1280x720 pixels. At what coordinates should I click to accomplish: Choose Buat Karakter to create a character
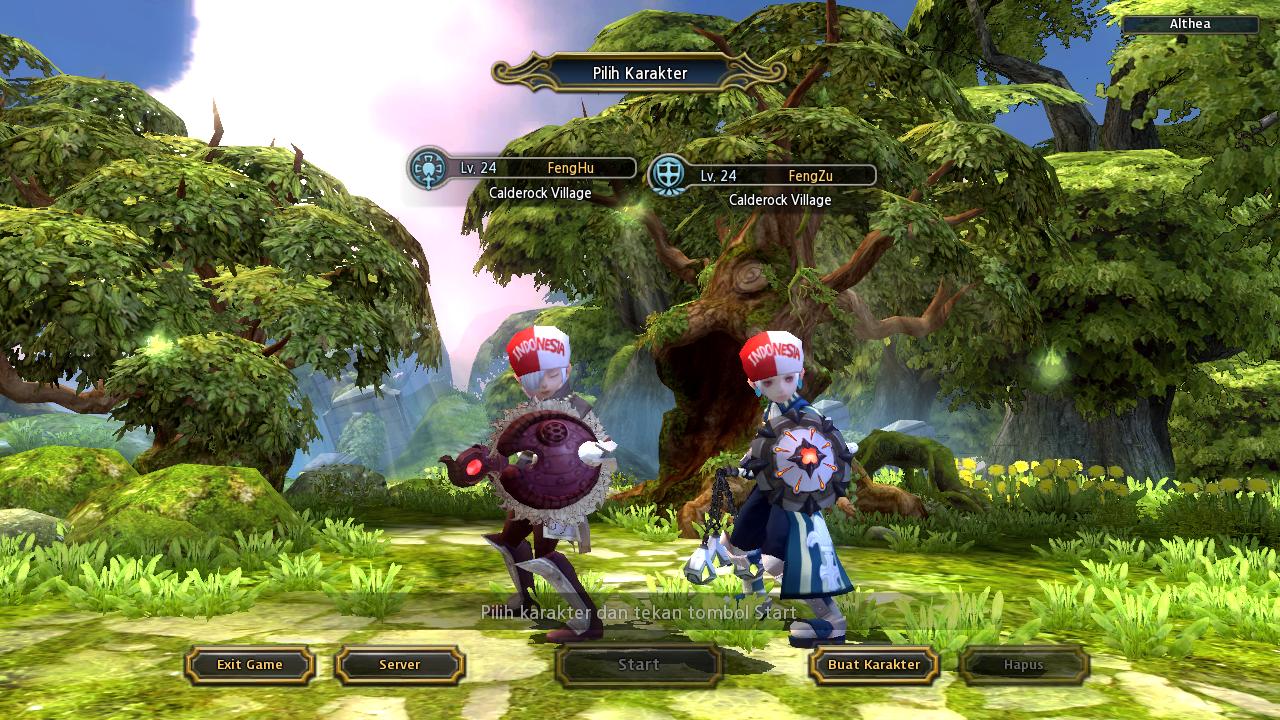pyautogui.click(x=873, y=665)
